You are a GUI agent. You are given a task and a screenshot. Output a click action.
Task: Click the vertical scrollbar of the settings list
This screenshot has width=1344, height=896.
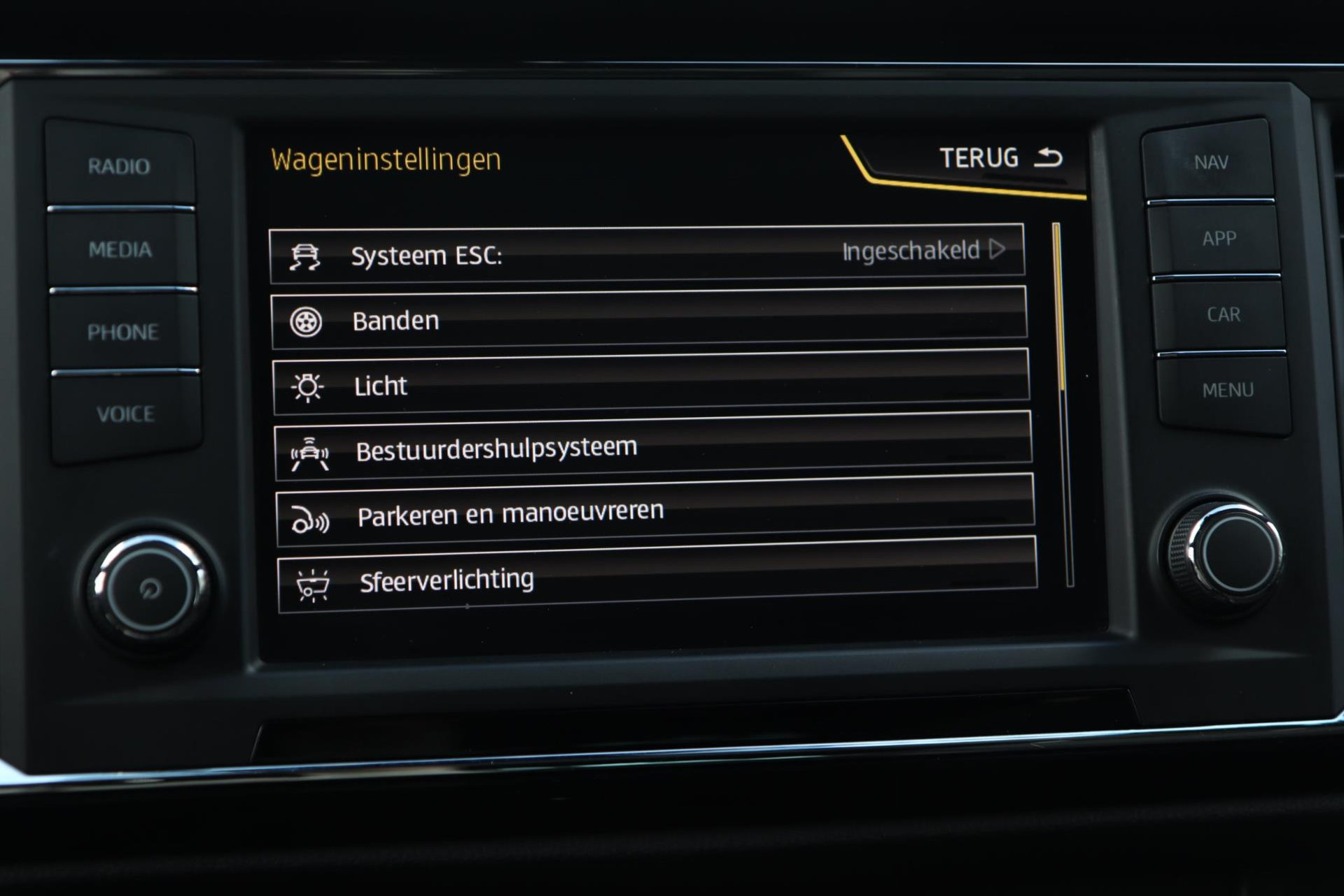pos(1063,405)
